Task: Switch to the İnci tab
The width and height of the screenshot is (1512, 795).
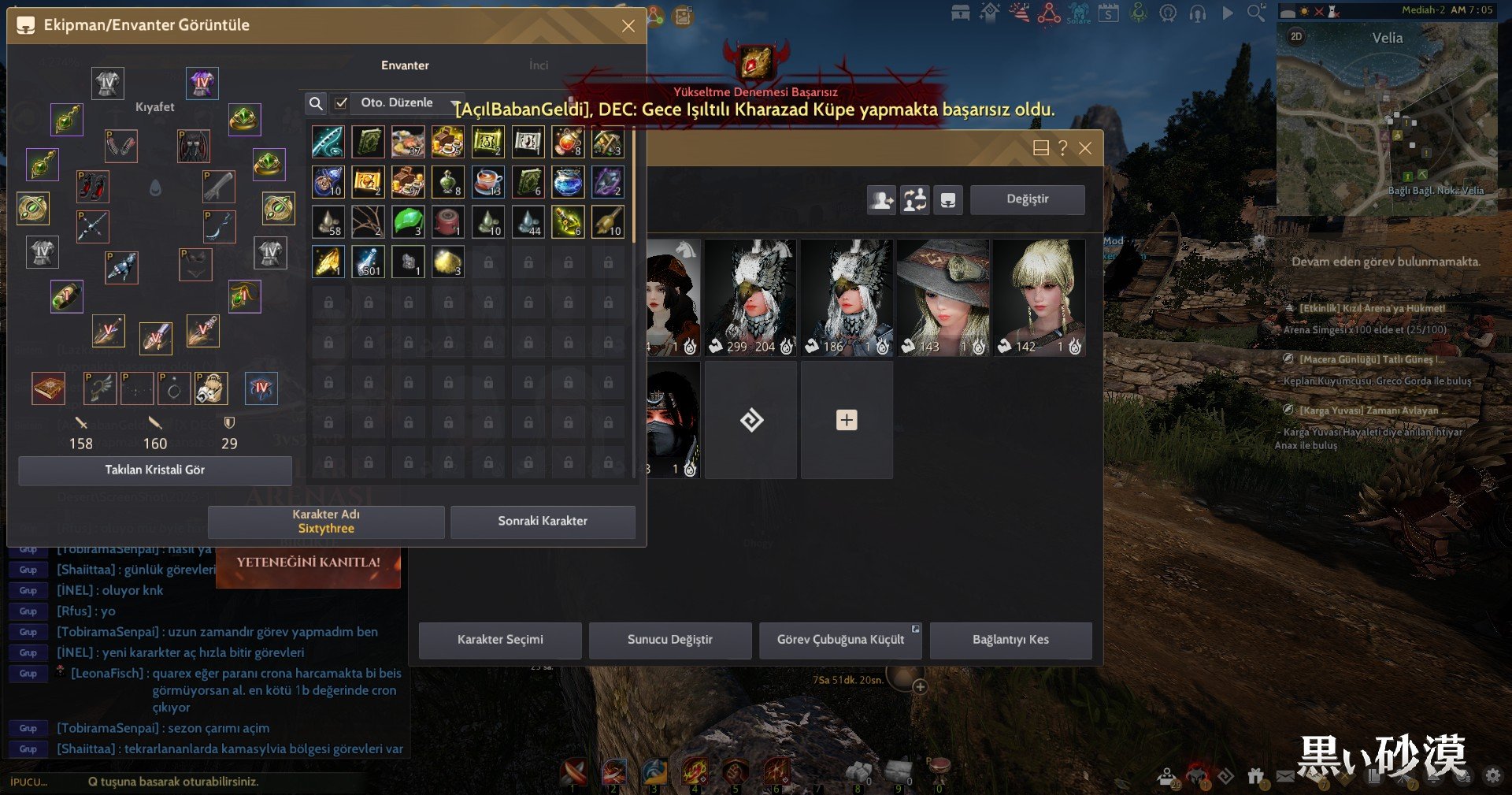Action: [539, 65]
